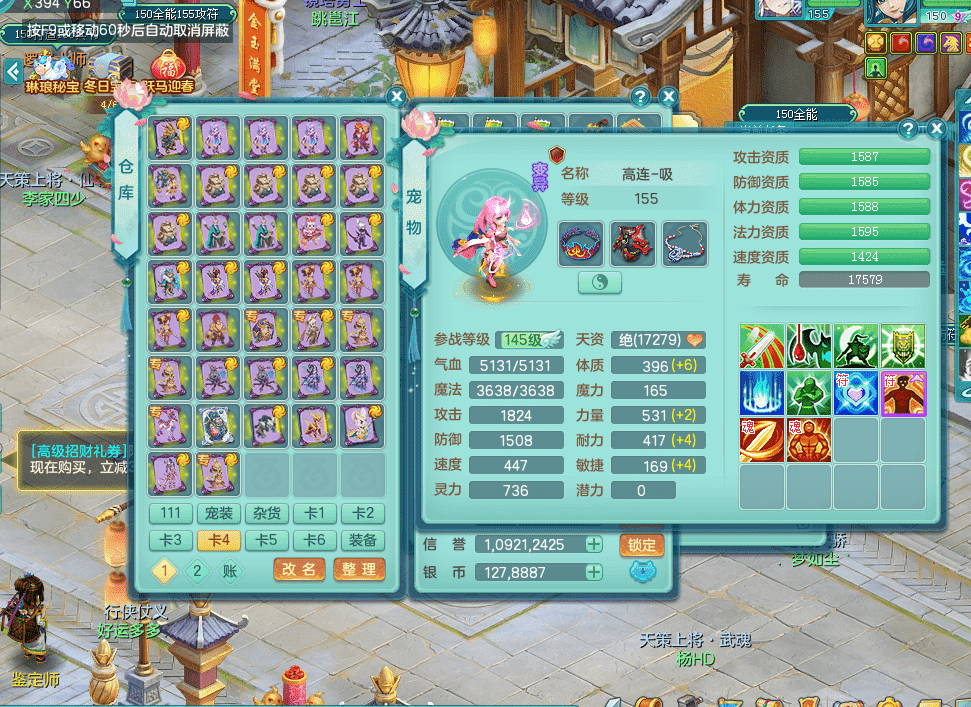This screenshot has width=971, height=707.
Task: Close the pet details panel
Action: pos(936,129)
